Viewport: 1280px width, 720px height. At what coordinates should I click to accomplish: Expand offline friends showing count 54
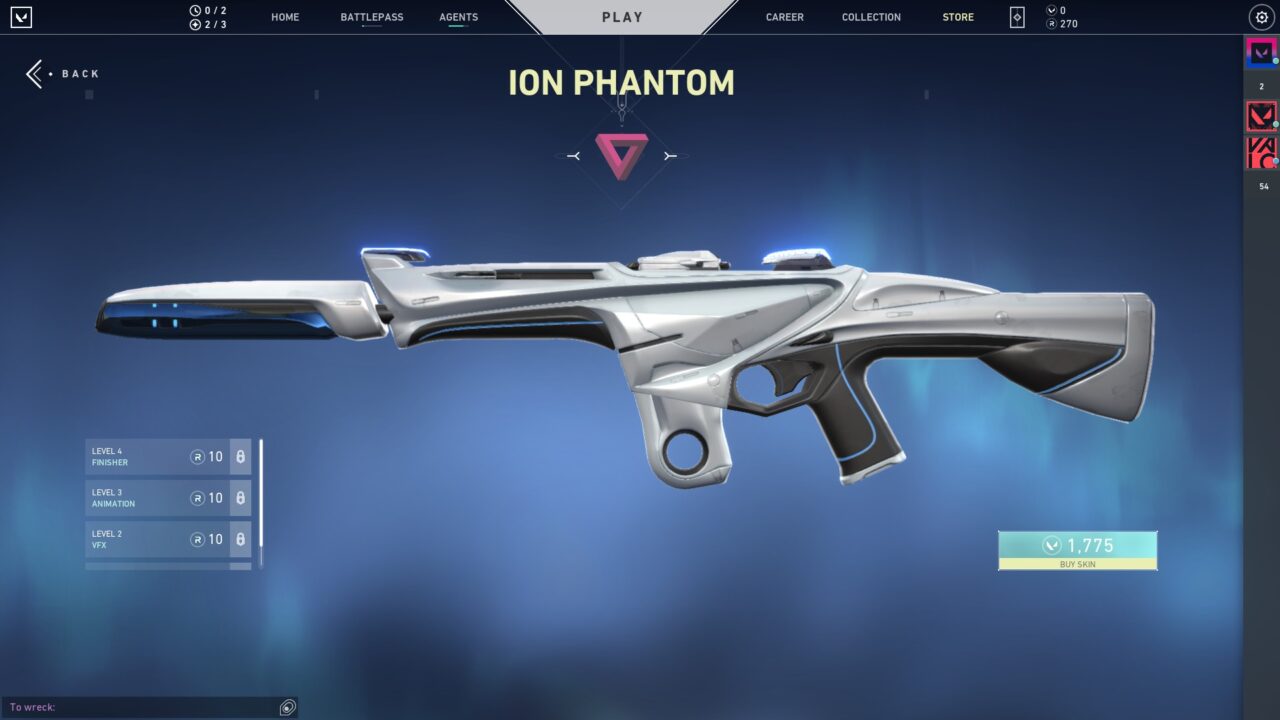point(1261,185)
